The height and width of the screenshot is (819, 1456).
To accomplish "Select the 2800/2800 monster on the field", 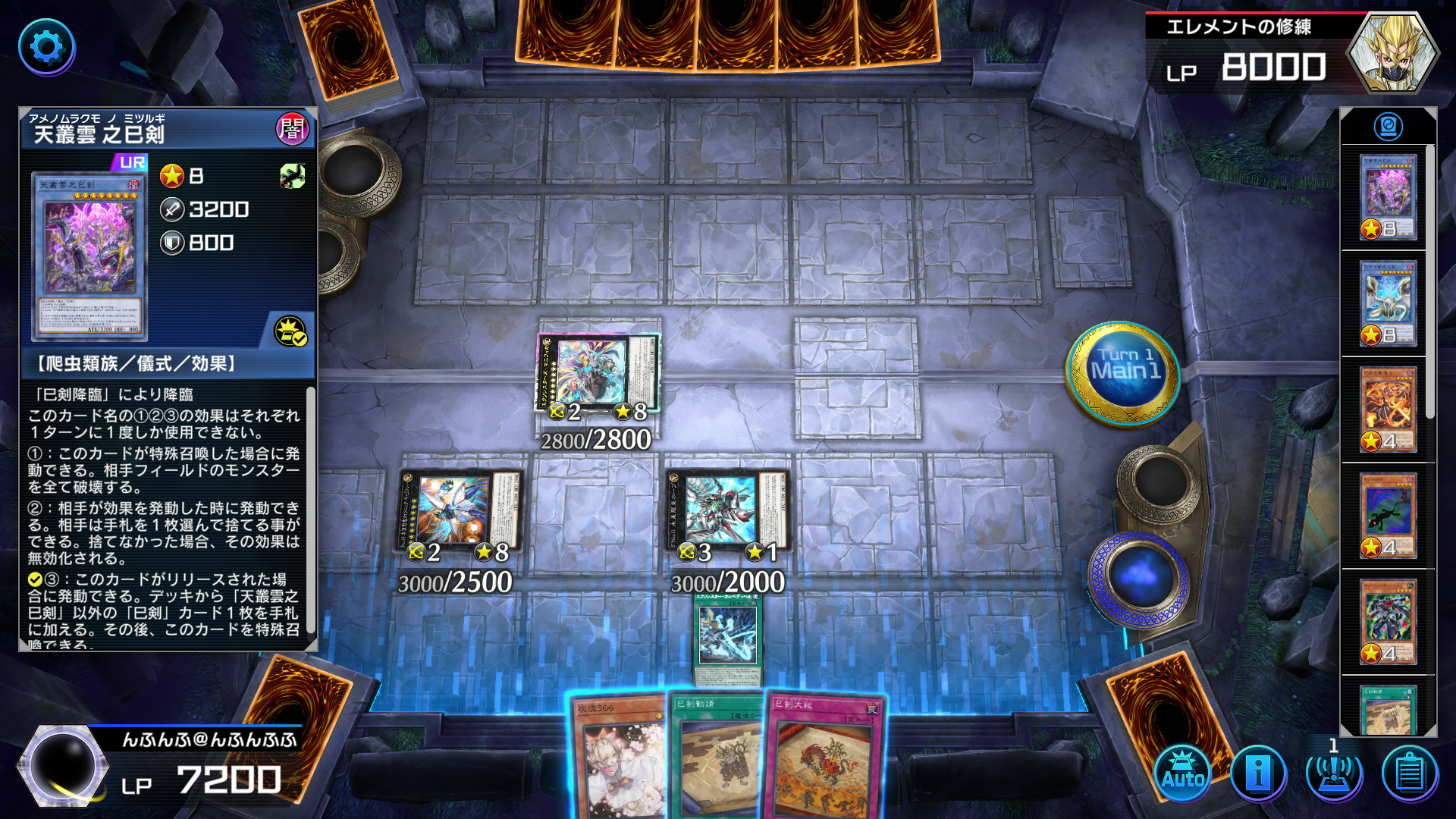I will (598, 375).
